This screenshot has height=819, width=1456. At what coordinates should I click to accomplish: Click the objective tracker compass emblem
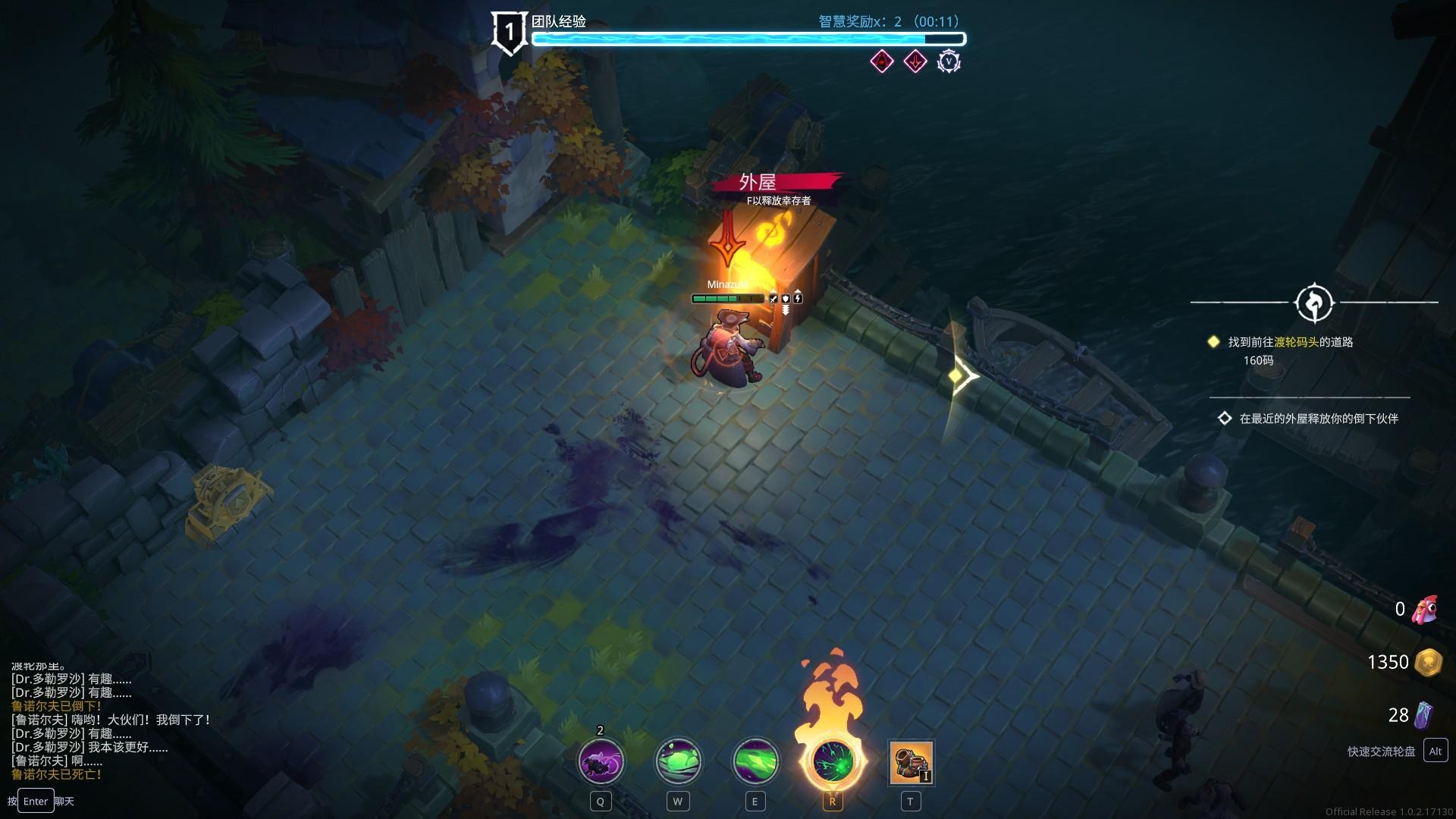pos(1314,303)
